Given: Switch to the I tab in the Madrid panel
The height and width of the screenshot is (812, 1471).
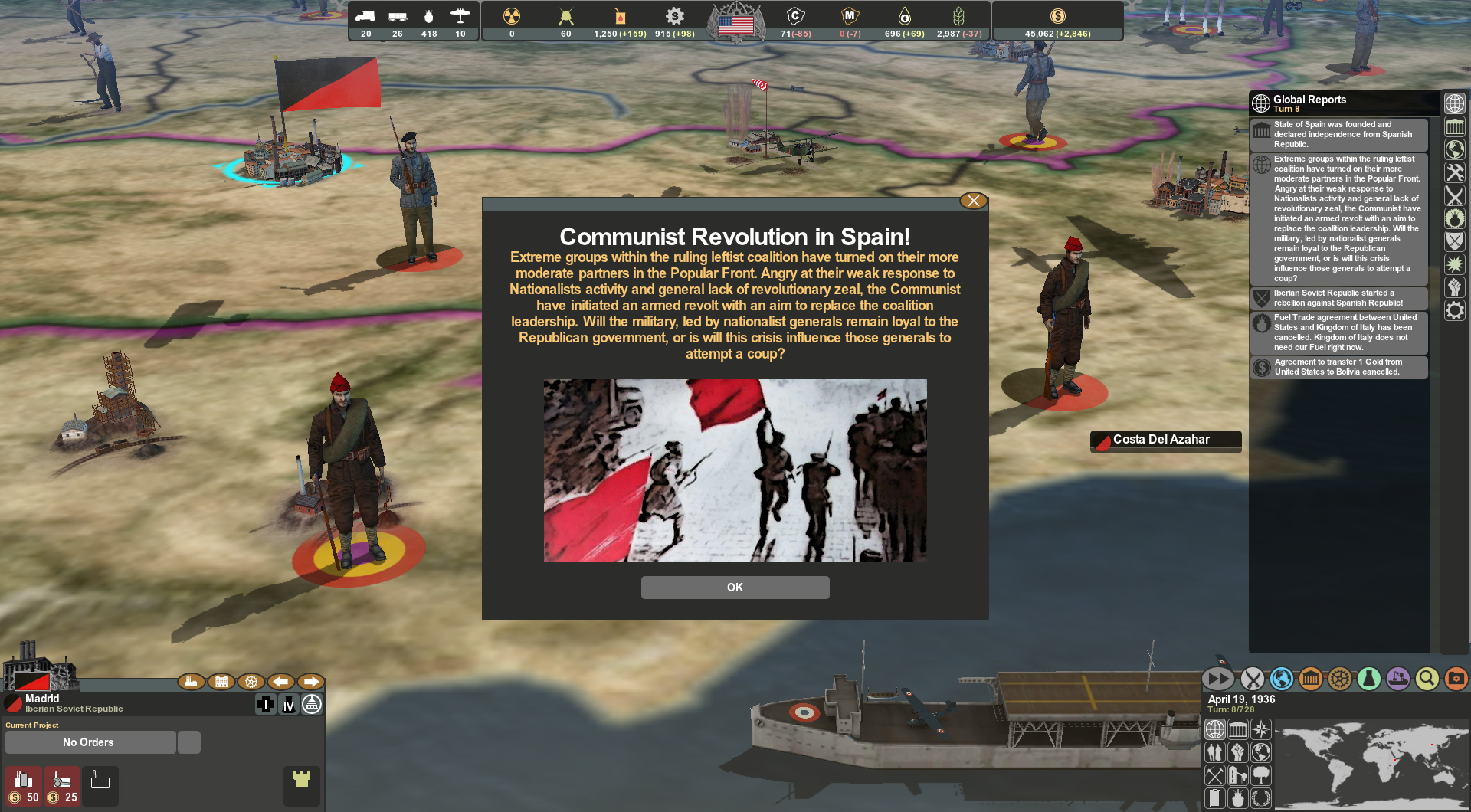Looking at the screenshot, I should click(x=266, y=705).
